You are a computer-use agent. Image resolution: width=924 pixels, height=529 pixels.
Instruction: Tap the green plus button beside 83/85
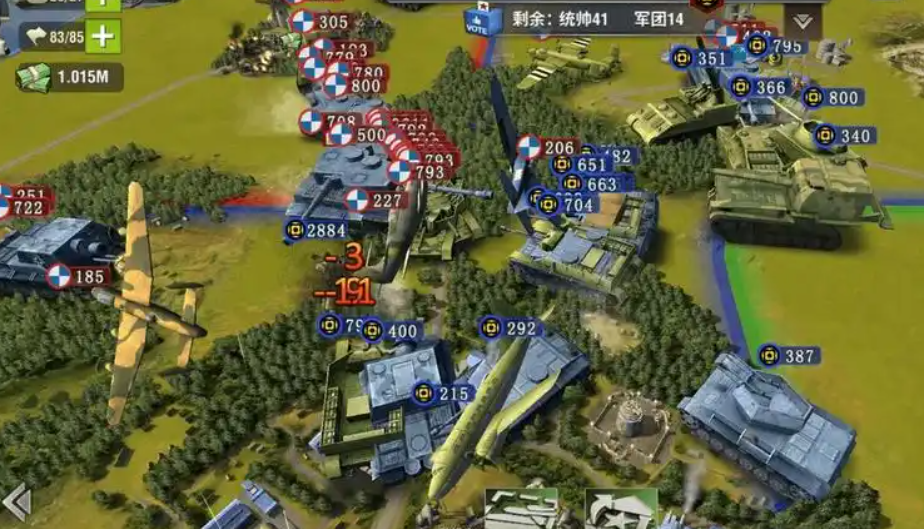point(103,36)
